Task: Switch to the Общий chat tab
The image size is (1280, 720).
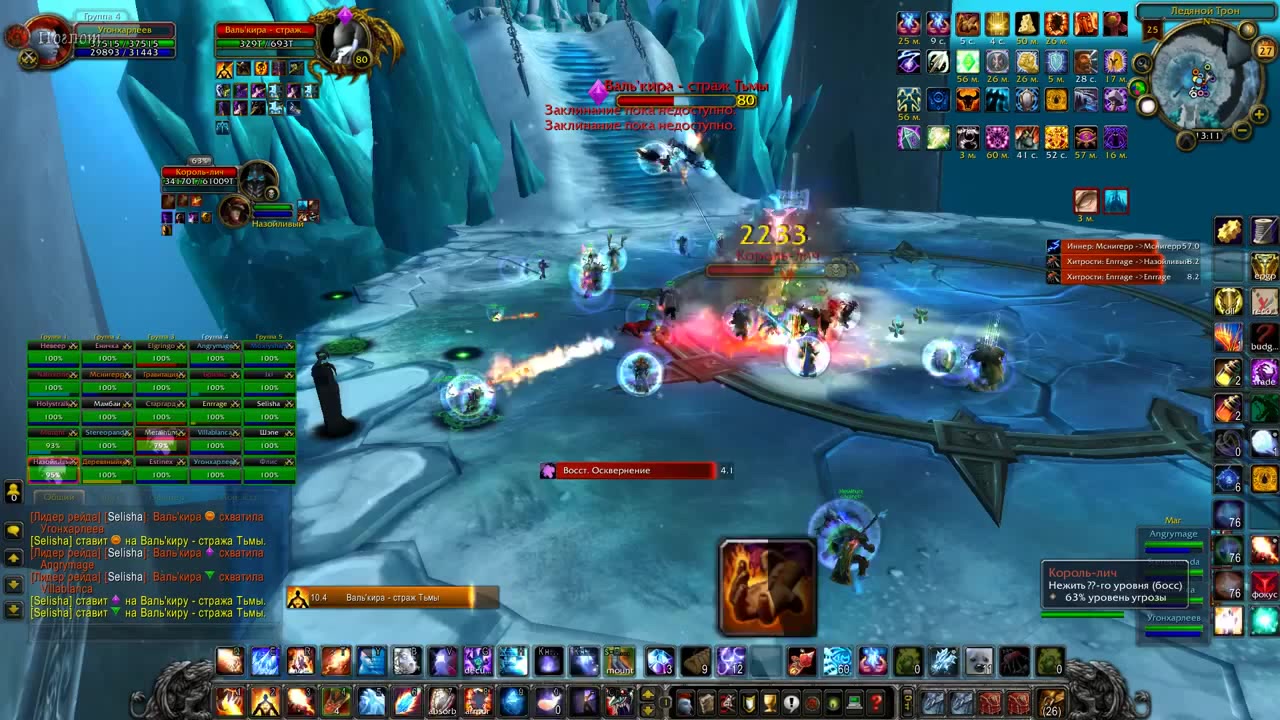Action: [x=59, y=497]
